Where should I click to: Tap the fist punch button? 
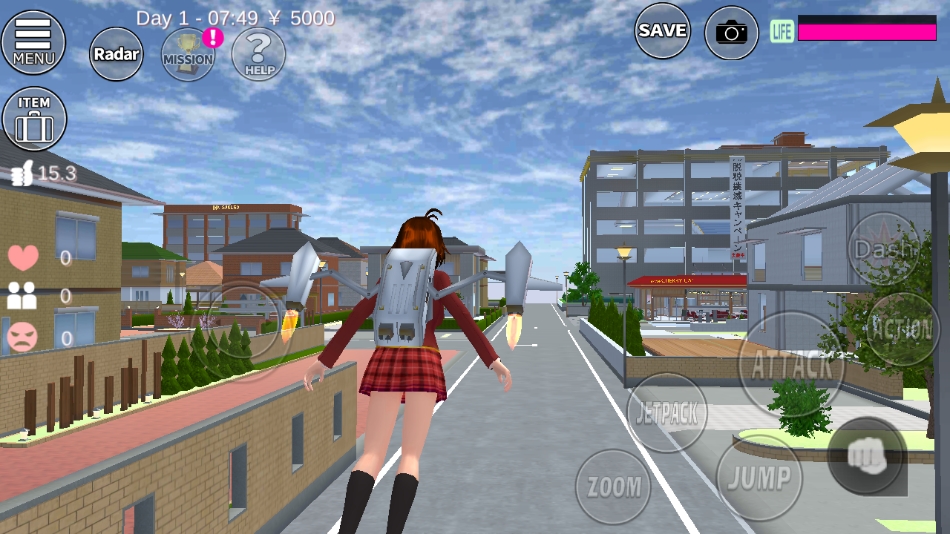pyautogui.click(x=867, y=456)
